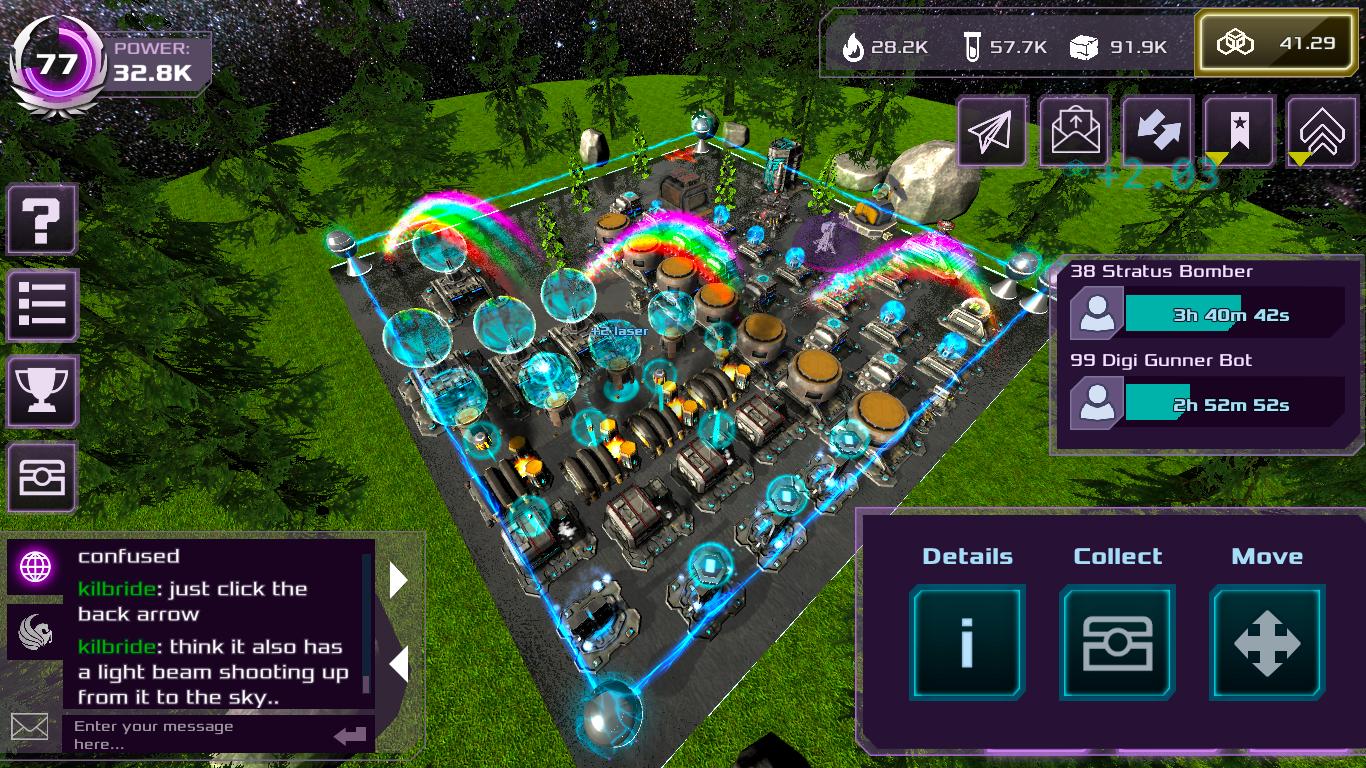Open the treasure chest icon in left sidebar
Screen dimensions: 1366x768
point(42,479)
